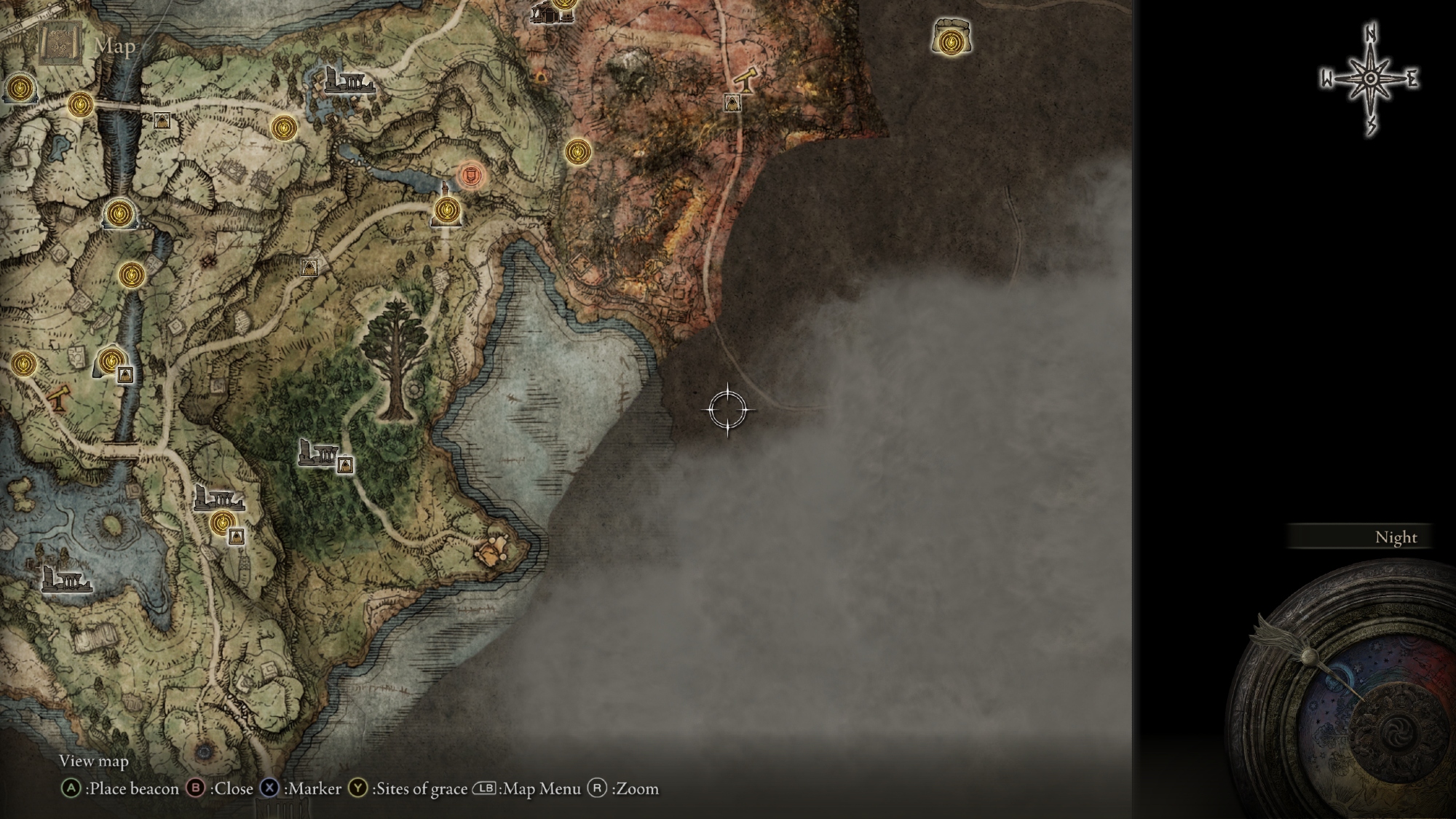Select the site of grace at the red region's edge
The height and width of the screenshot is (819, 1456).
point(577,152)
